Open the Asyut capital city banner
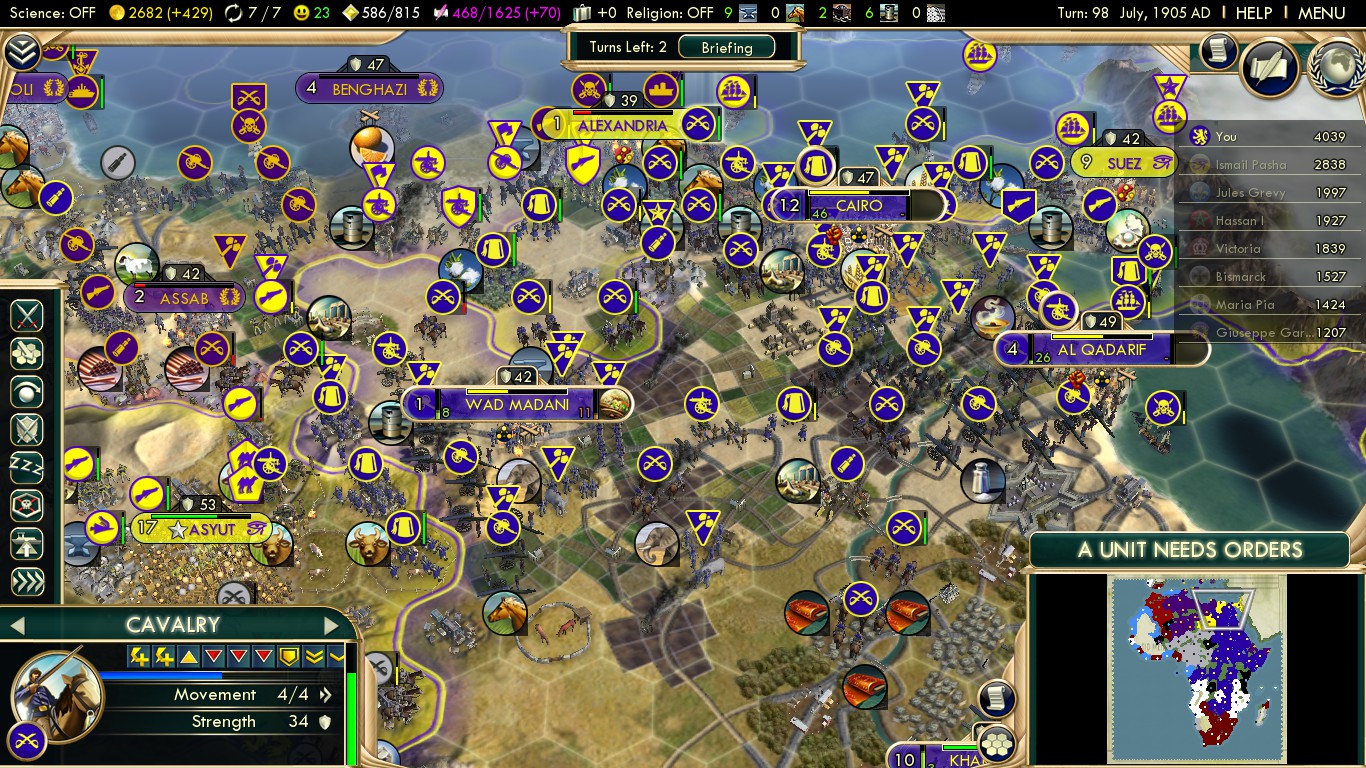Viewport: 1366px width, 768px height. click(x=211, y=529)
